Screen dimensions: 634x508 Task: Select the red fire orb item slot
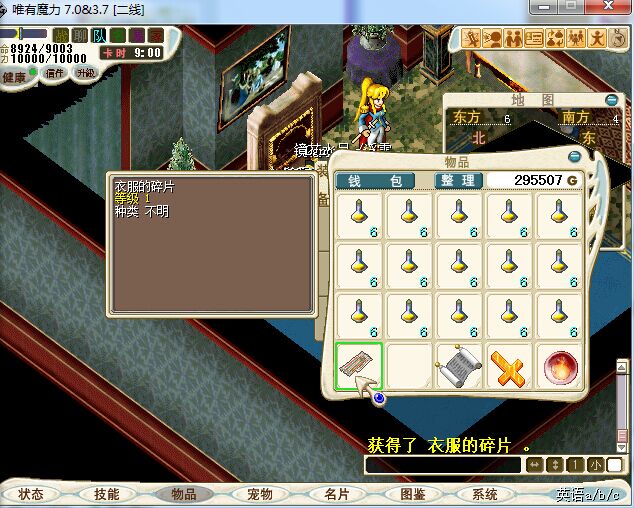[561, 365]
